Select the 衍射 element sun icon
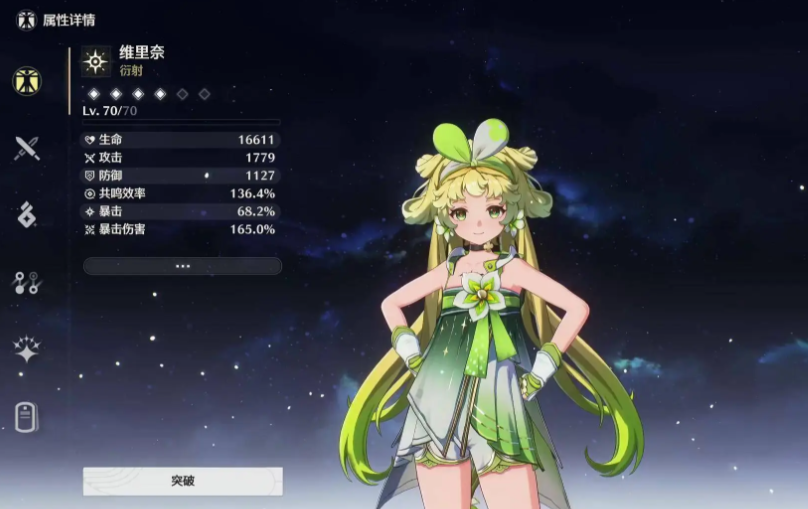Image resolution: width=808 pixels, height=509 pixels. click(96, 62)
